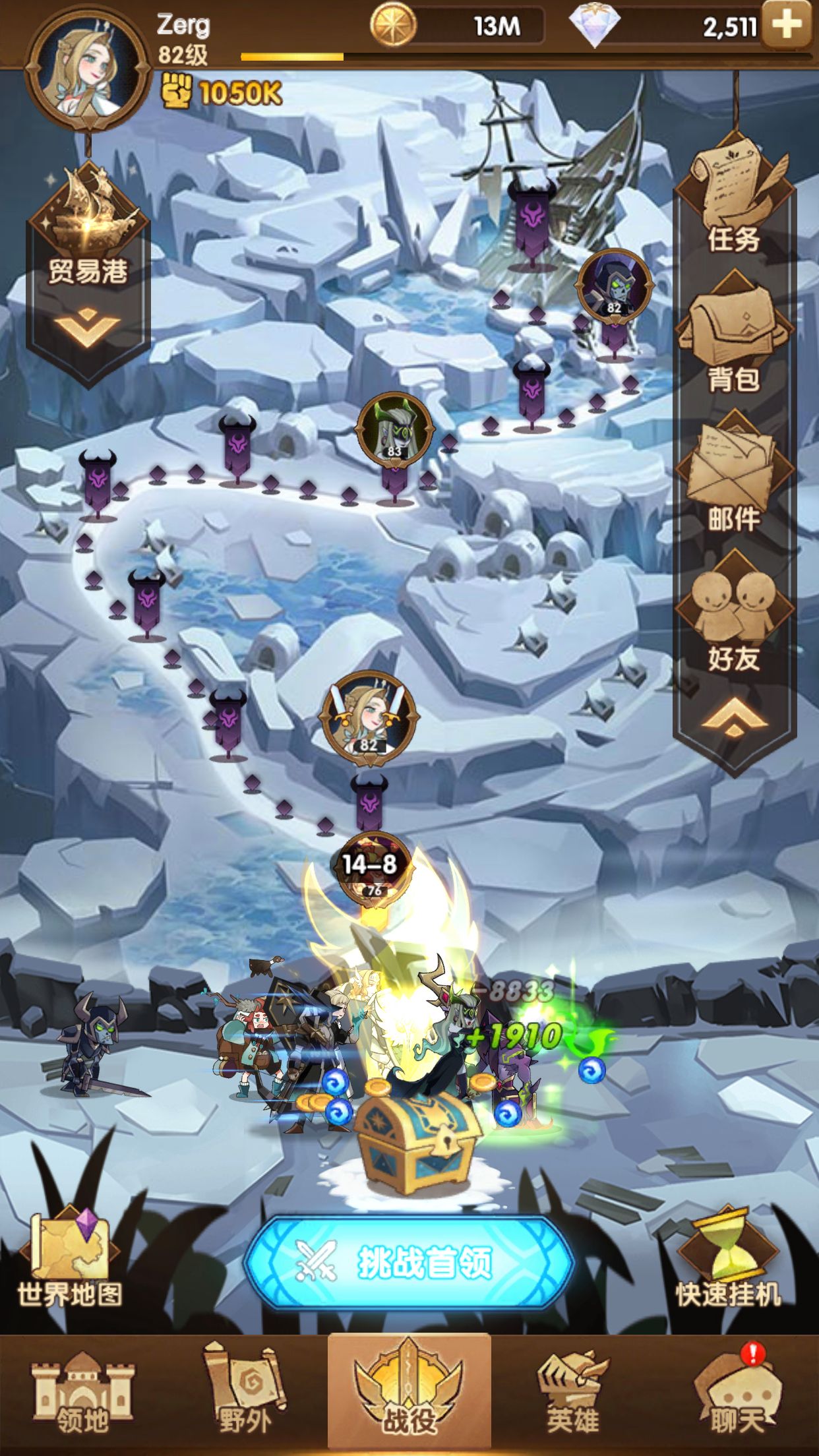Collapse the right side menu's up arrow
819x1456 pixels.
(x=735, y=719)
